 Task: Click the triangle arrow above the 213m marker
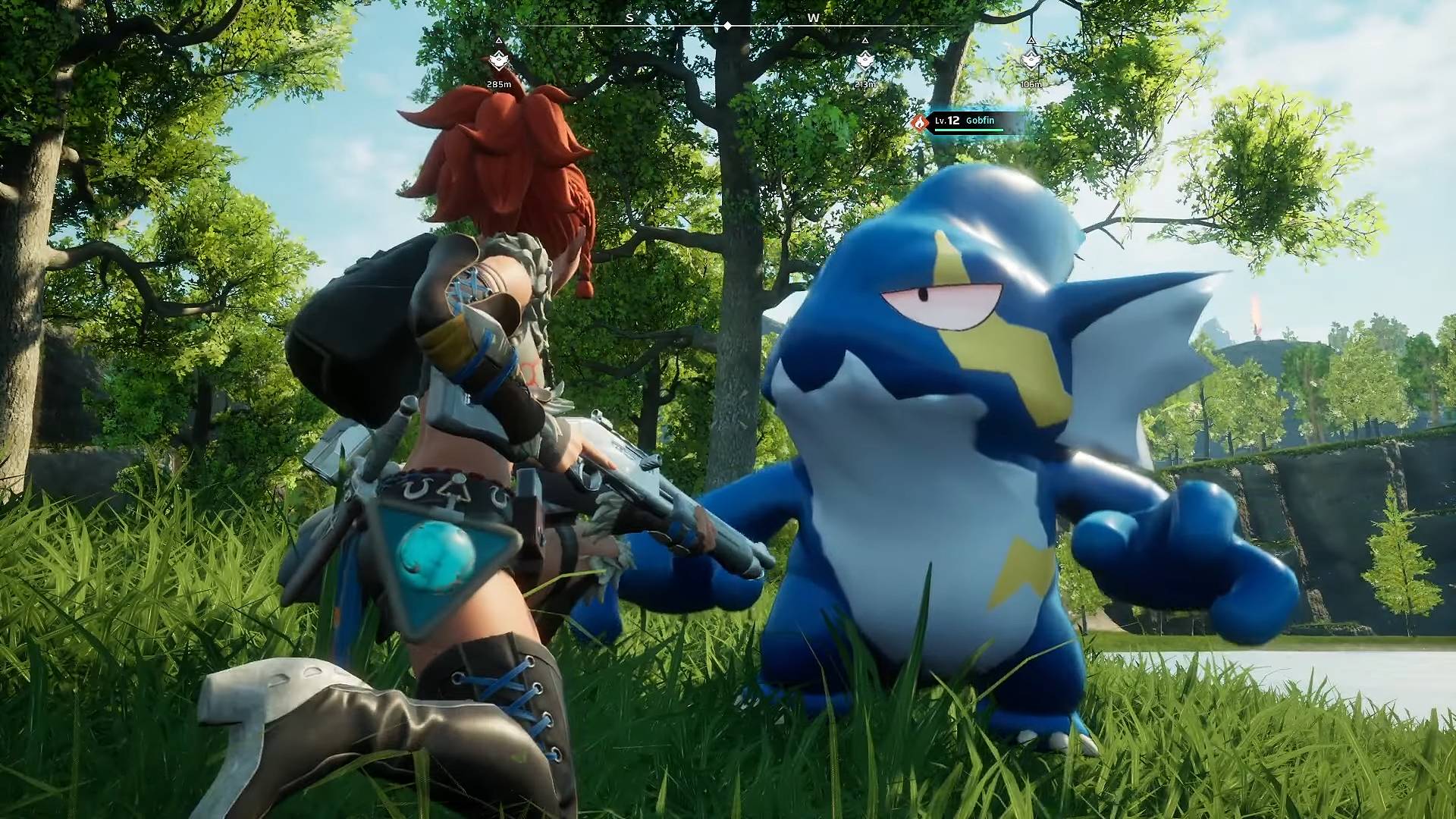pos(865,42)
